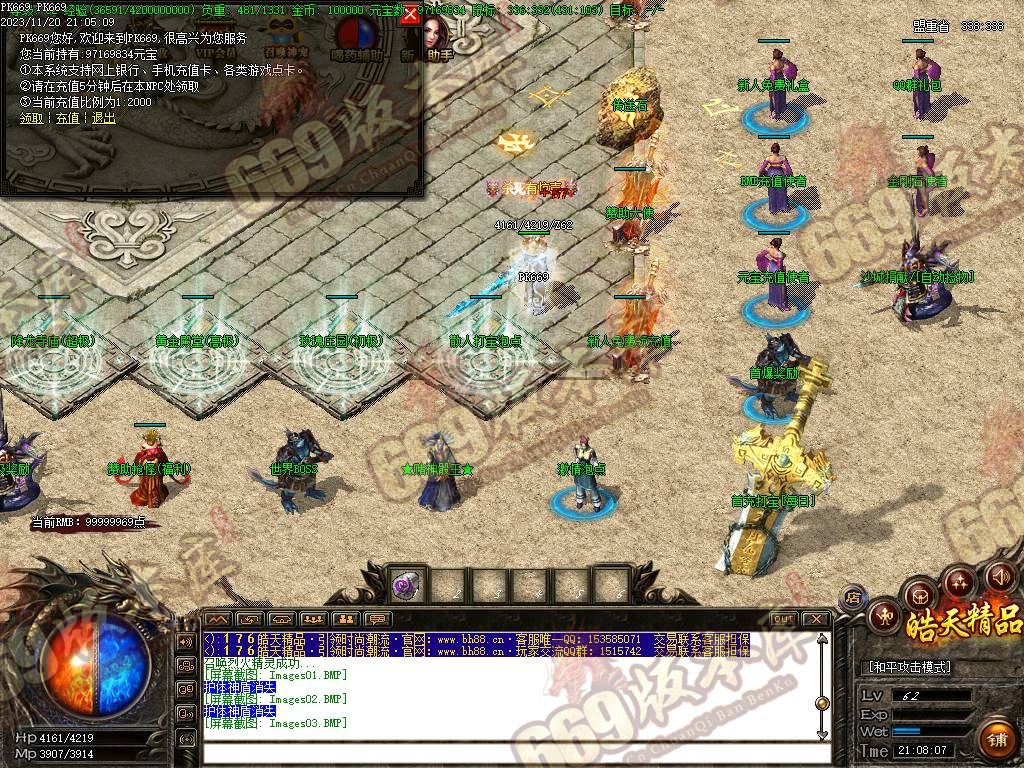Click the chat window's out button
Viewport: 1024px width, 768px height.
[x=784, y=619]
